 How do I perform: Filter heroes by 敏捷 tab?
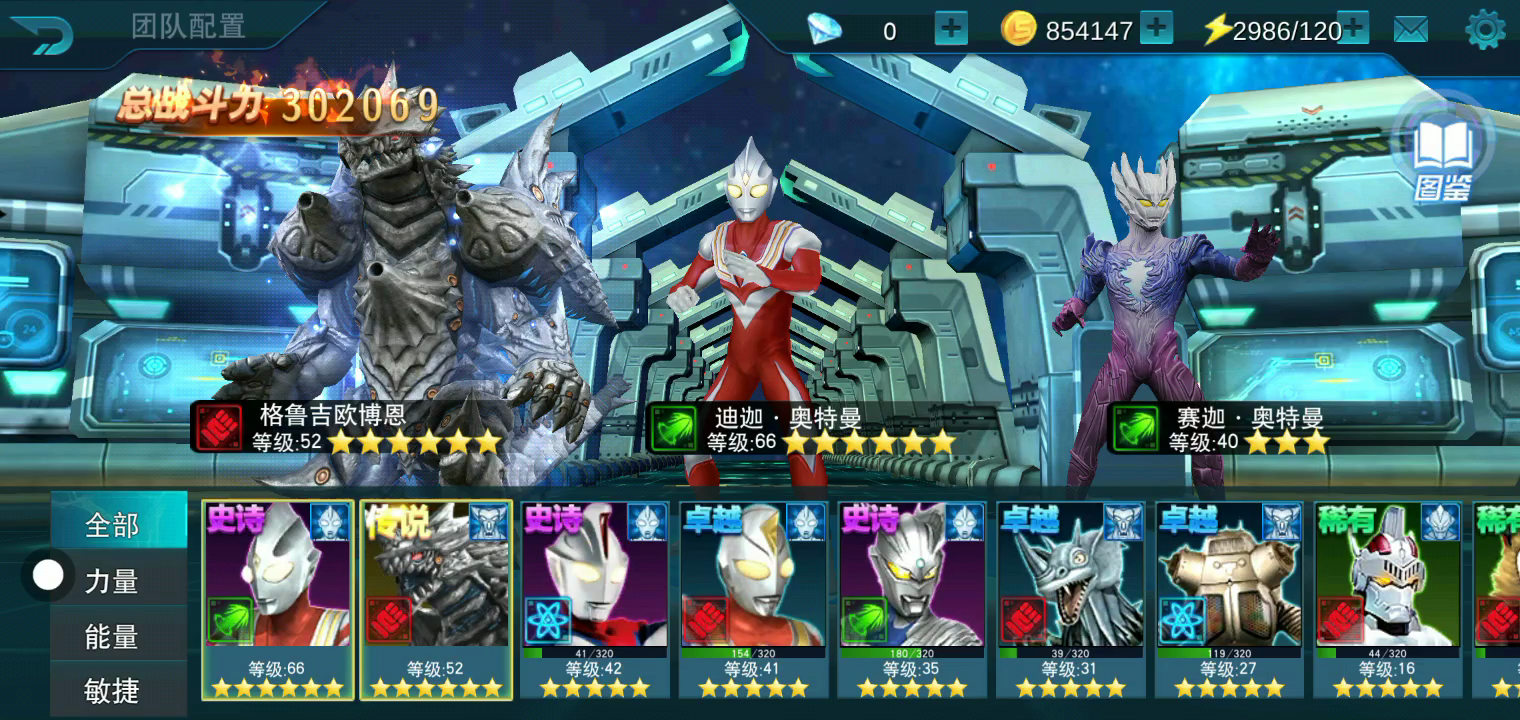112,690
